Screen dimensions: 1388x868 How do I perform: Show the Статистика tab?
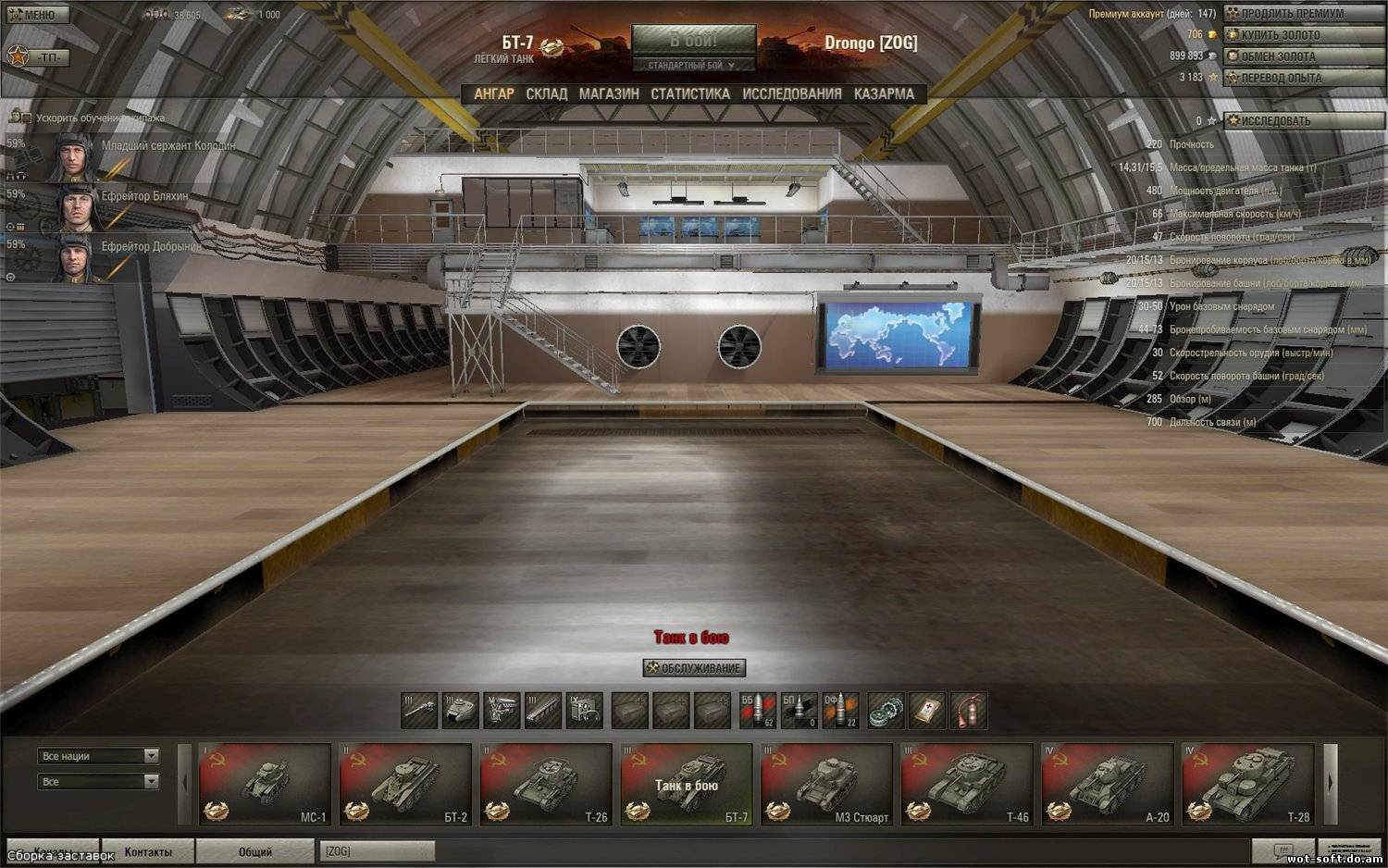(x=690, y=93)
